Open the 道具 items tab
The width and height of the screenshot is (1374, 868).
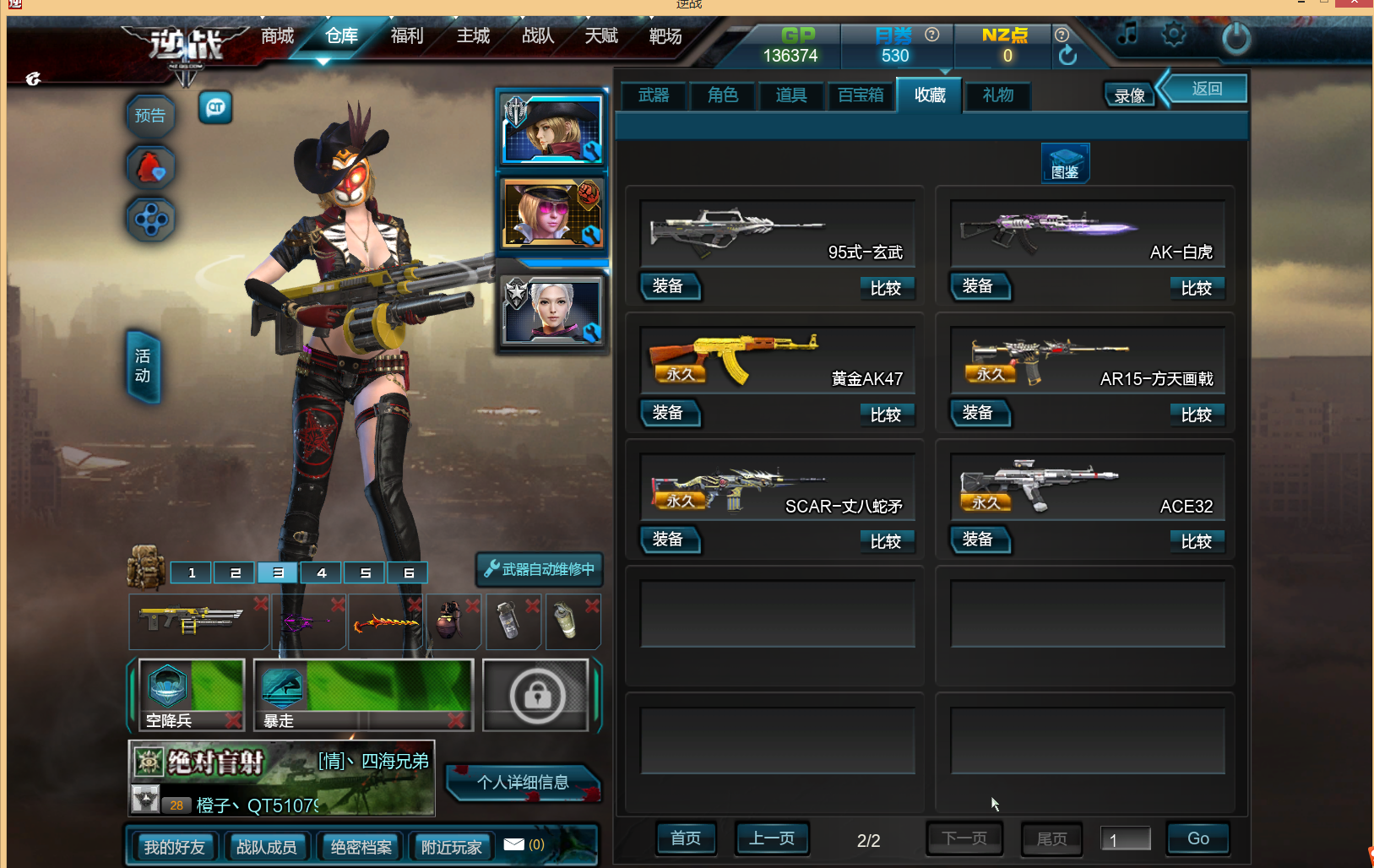coord(791,95)
